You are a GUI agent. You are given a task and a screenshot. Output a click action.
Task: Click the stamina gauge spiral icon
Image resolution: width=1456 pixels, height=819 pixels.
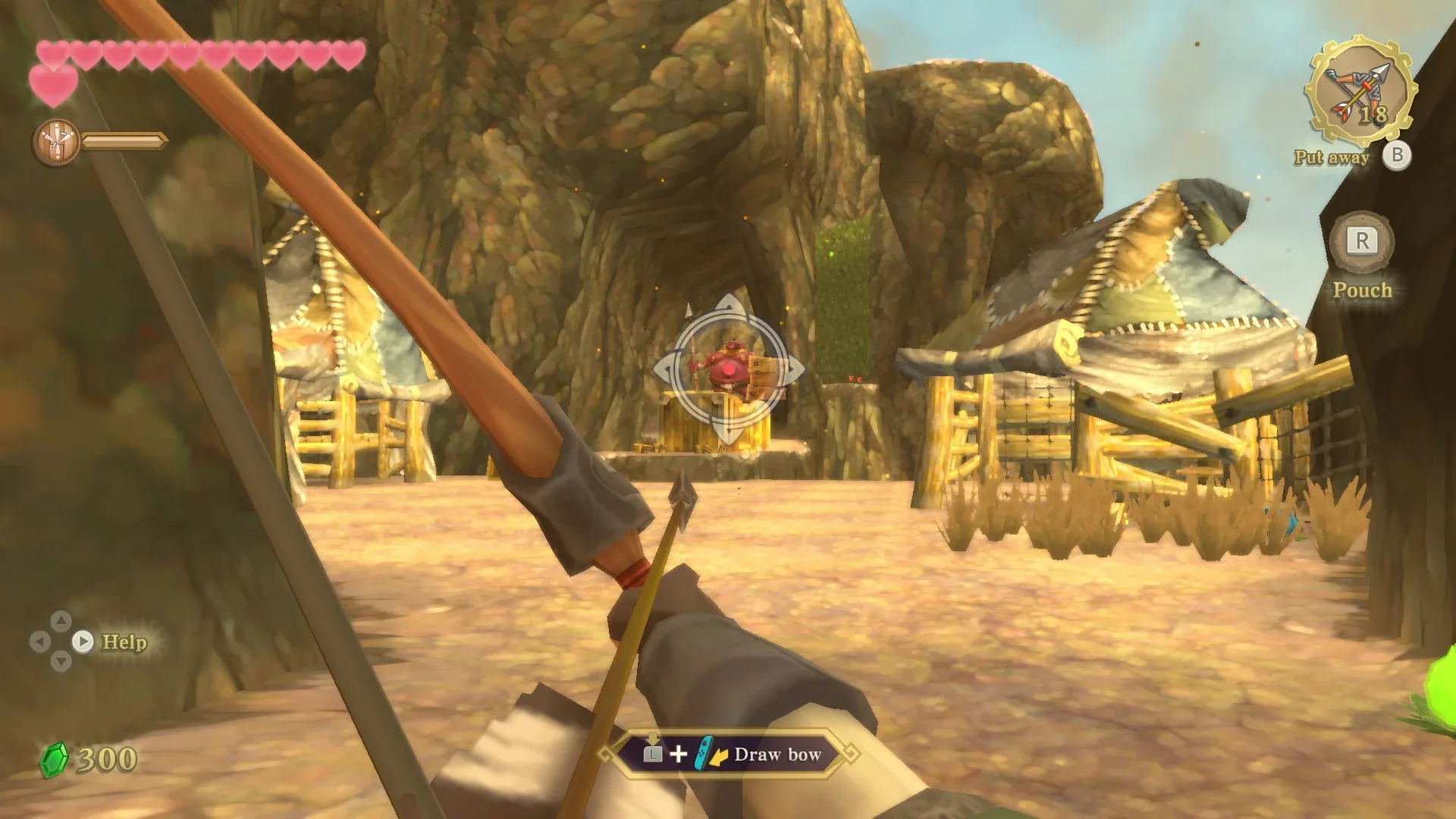(57, 140)
